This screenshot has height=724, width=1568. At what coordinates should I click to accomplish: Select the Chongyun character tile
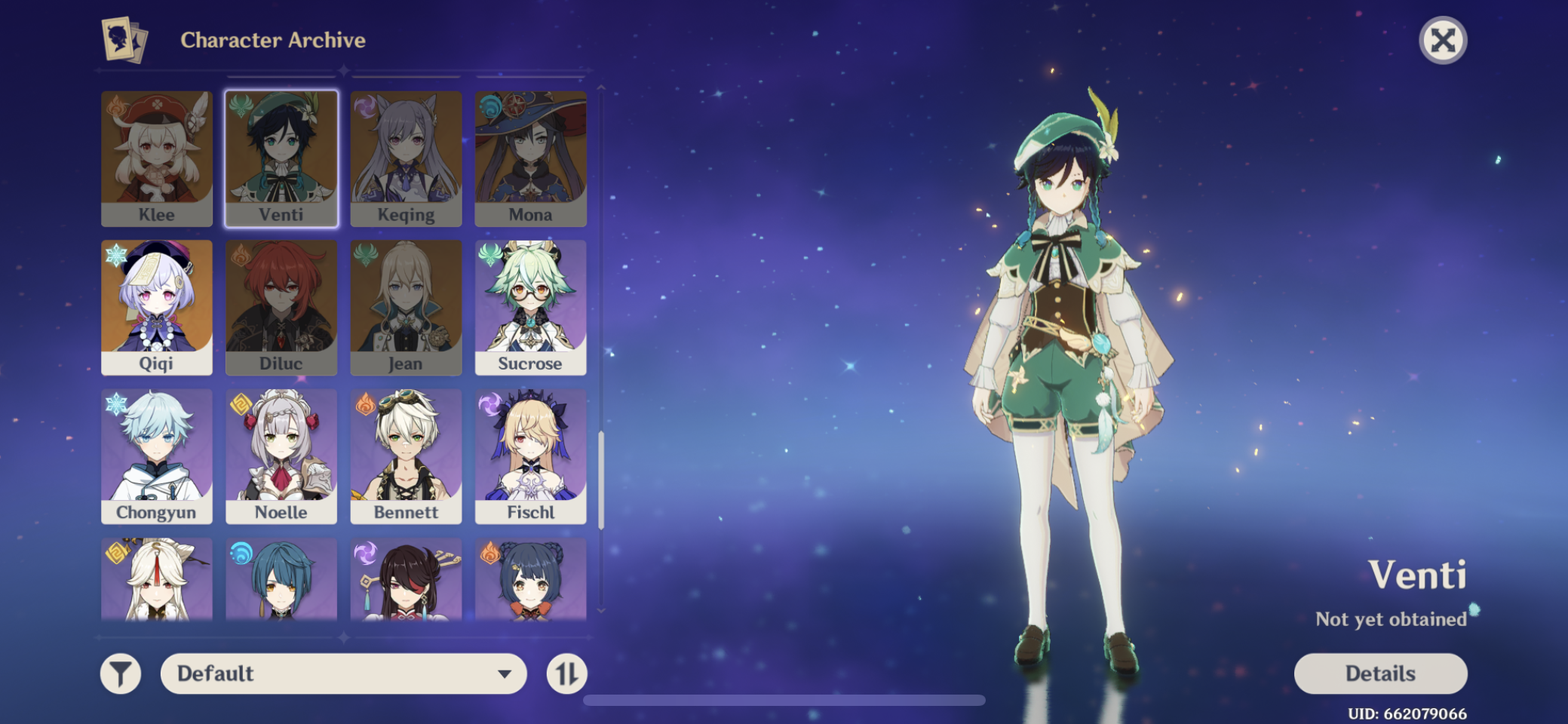[157, 456]
